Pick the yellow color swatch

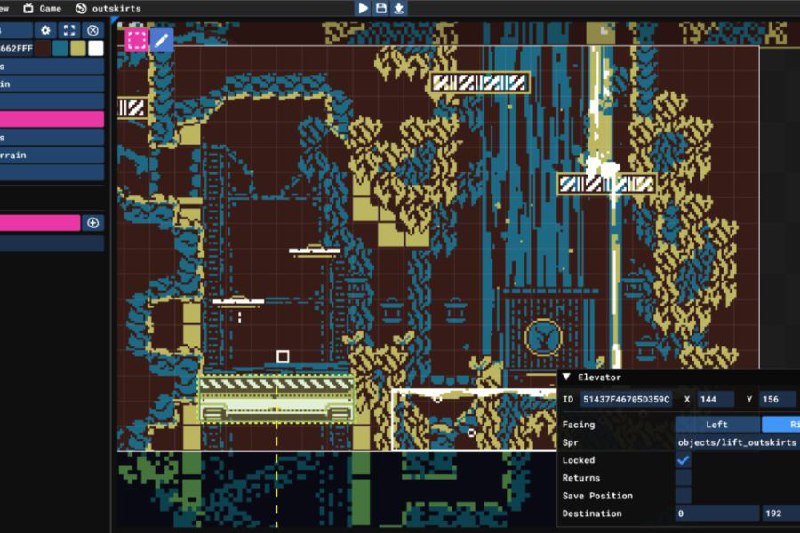click(78, 48)
